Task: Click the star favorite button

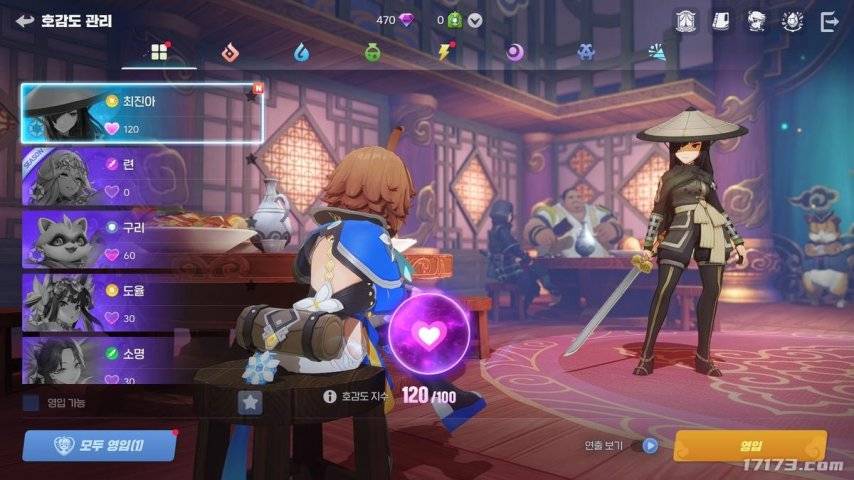Action: pos(250,402)
